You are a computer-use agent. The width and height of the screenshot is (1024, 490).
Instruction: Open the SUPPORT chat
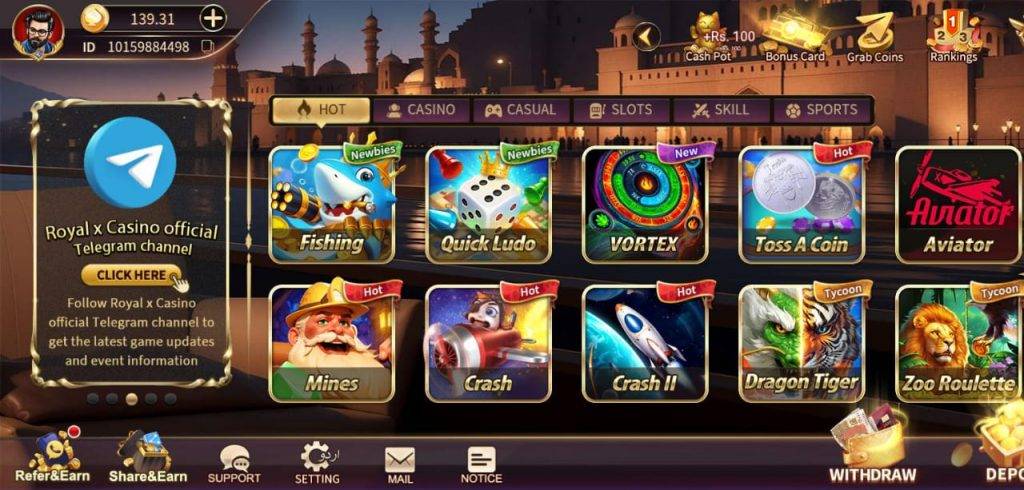coord(234,463)
